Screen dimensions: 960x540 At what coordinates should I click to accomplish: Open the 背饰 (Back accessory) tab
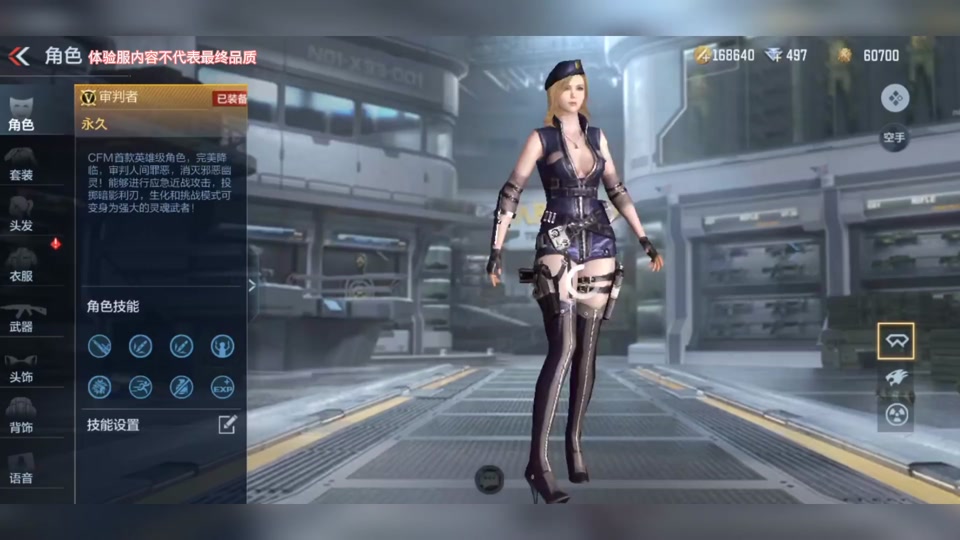pyautogui.click(x=21, y=415)
